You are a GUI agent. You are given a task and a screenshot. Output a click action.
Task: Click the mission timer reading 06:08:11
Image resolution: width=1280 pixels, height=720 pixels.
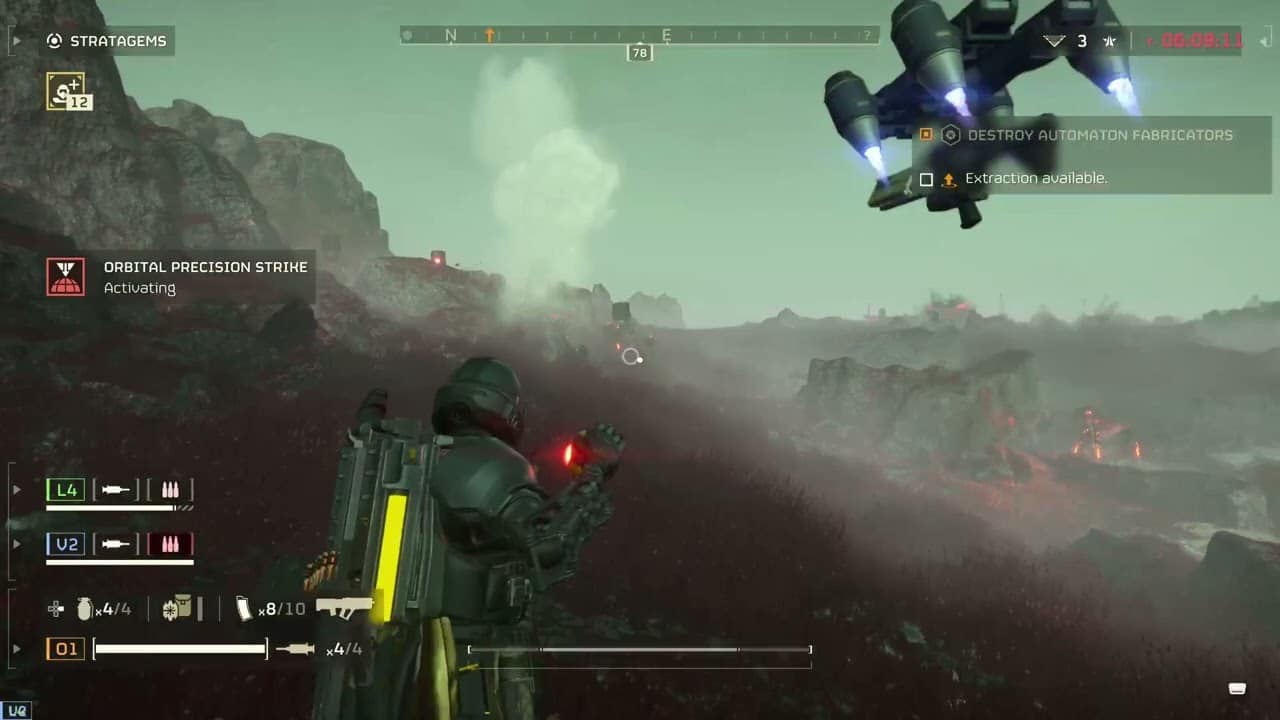click(1204, 41)
